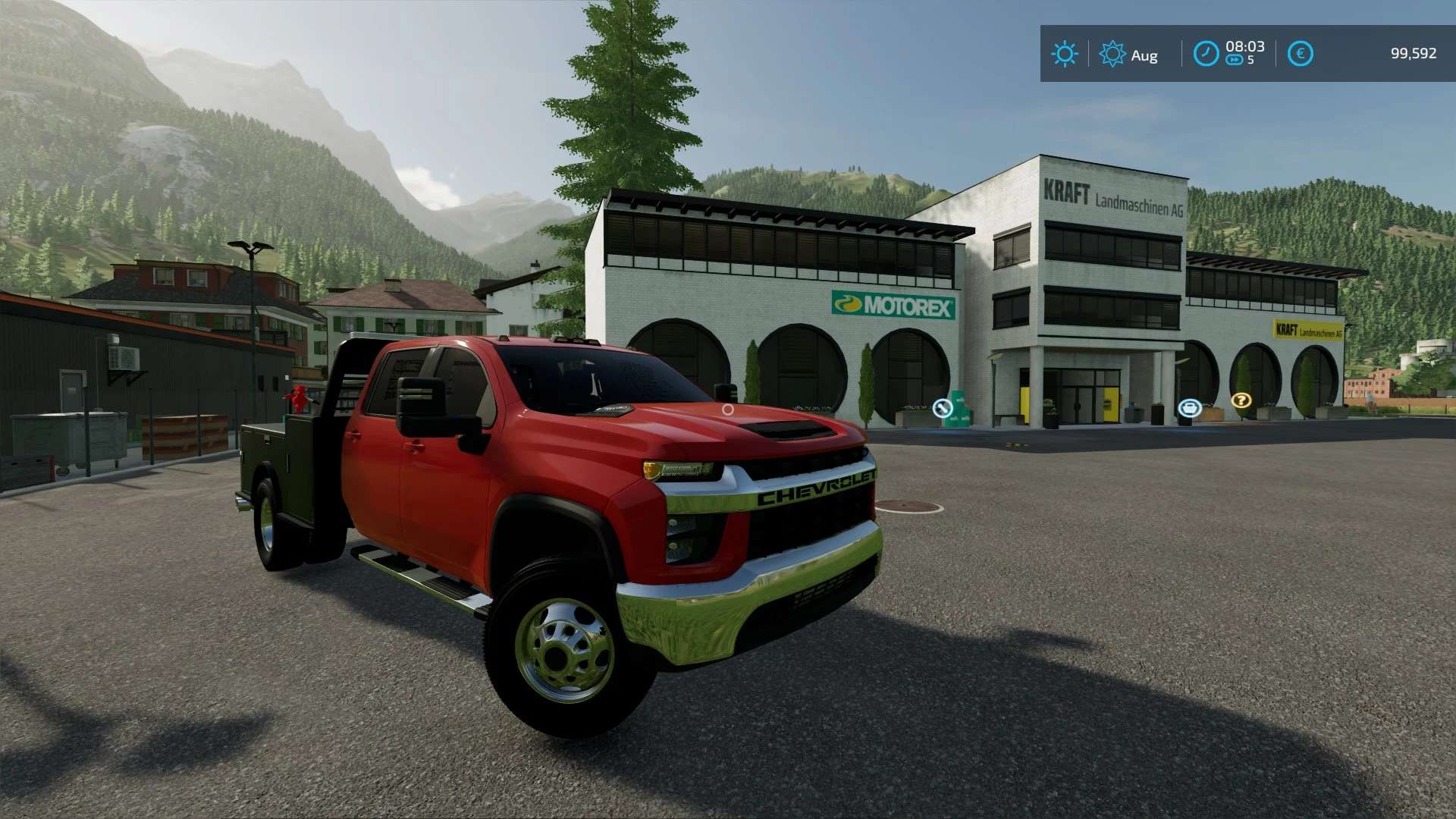Click the blue clock icon
The width and height of the screenshot is (1456, 819).
pyautogui.click(x=1206, y=54)
